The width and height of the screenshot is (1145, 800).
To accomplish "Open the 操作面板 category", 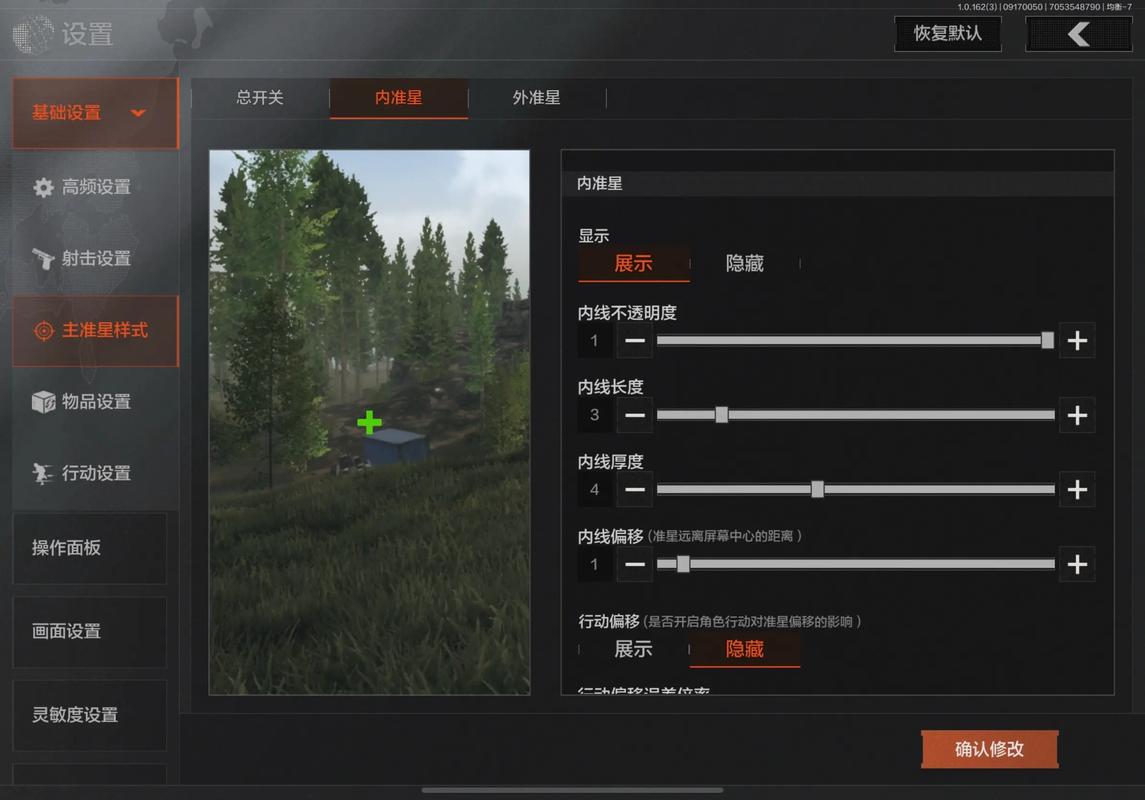I will coord(89,548).
